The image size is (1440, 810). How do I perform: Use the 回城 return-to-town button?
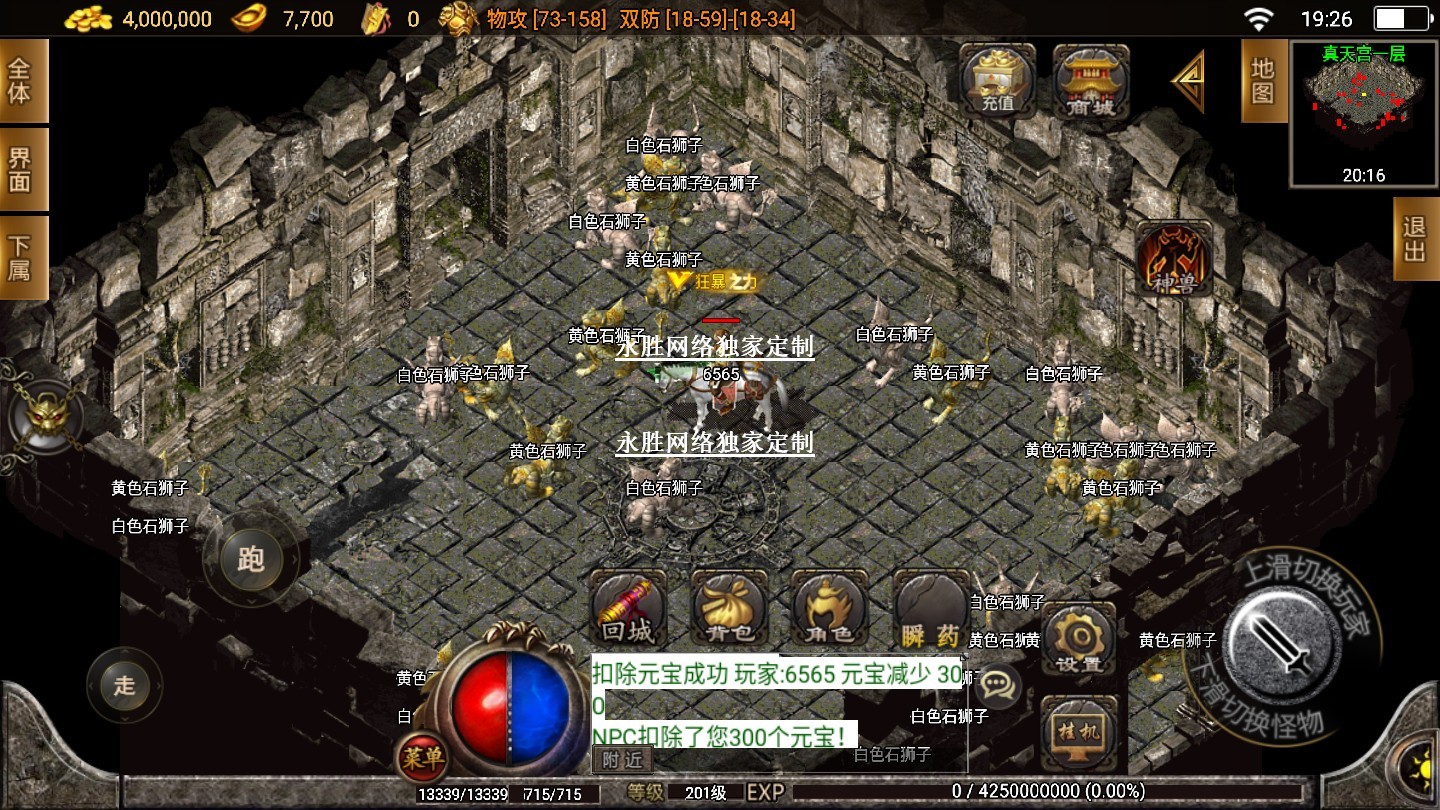coord(629,609)
